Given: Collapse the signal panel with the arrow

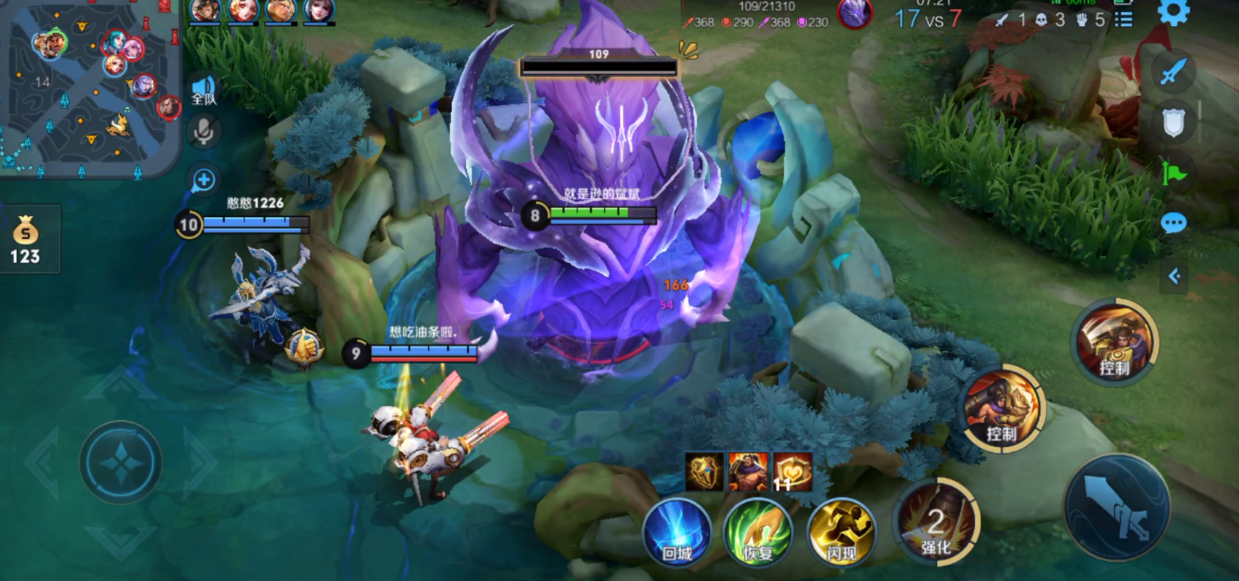Looking at the screenshot, I should (1174, 276).
